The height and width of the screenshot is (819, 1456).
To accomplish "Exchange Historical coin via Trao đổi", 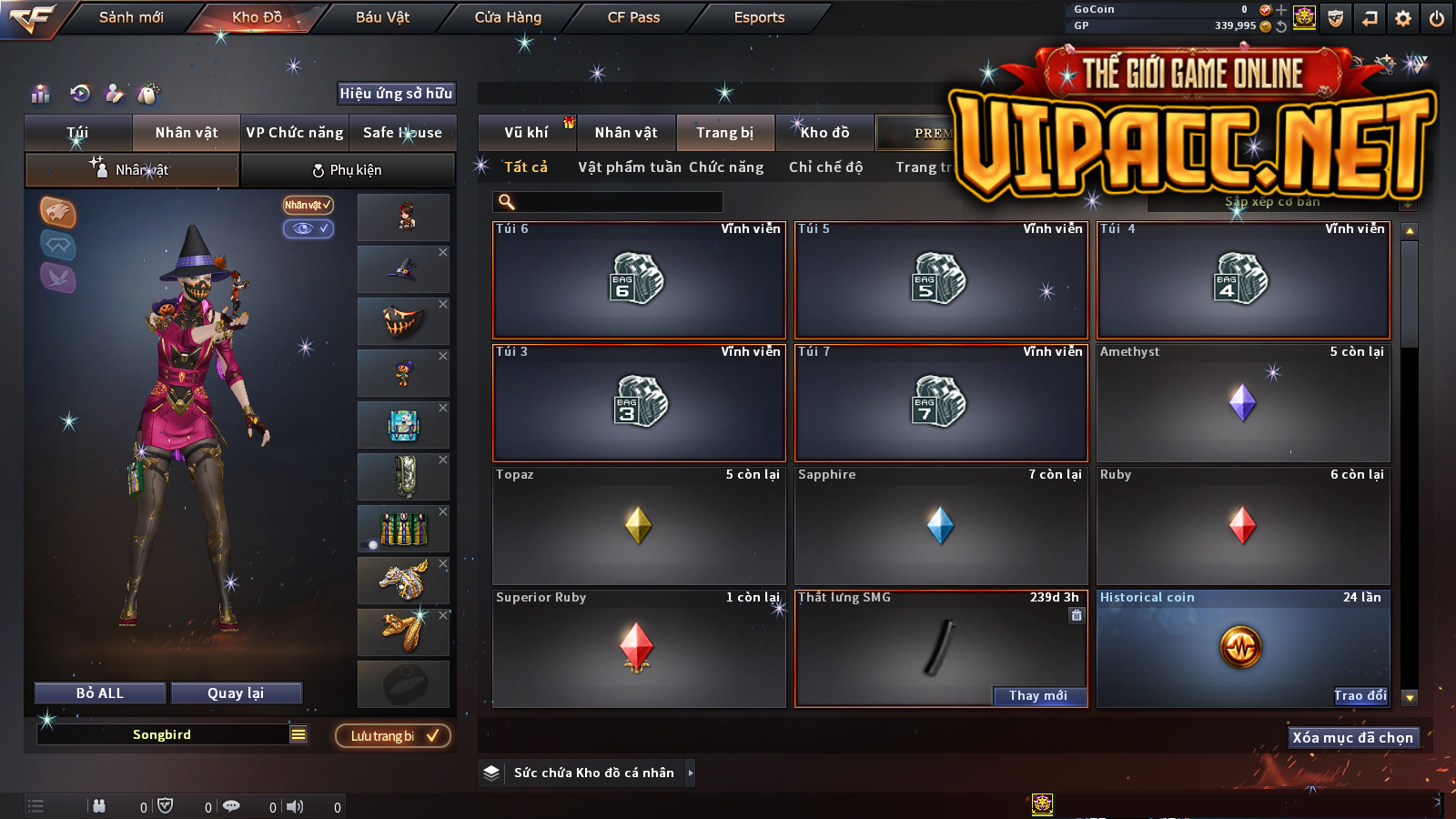I will tap(1360, 696).
